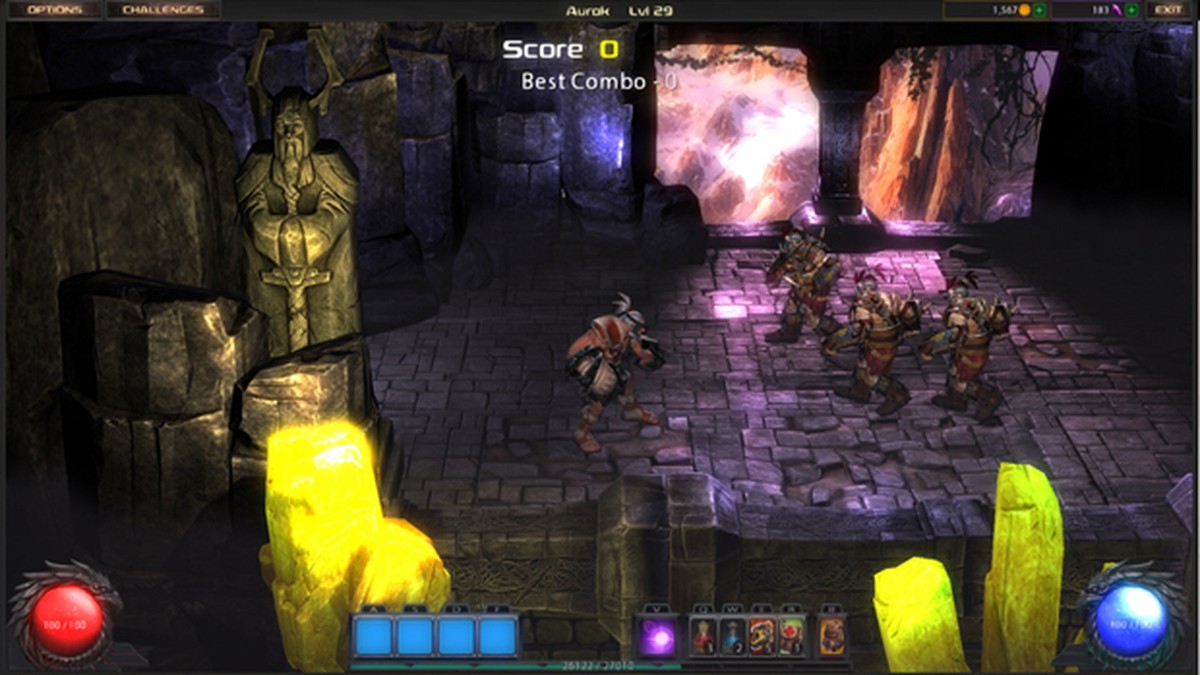The width and height of the screenshot is (1200, 675).
Task: Use the red health potion slot
Action: 704,637
